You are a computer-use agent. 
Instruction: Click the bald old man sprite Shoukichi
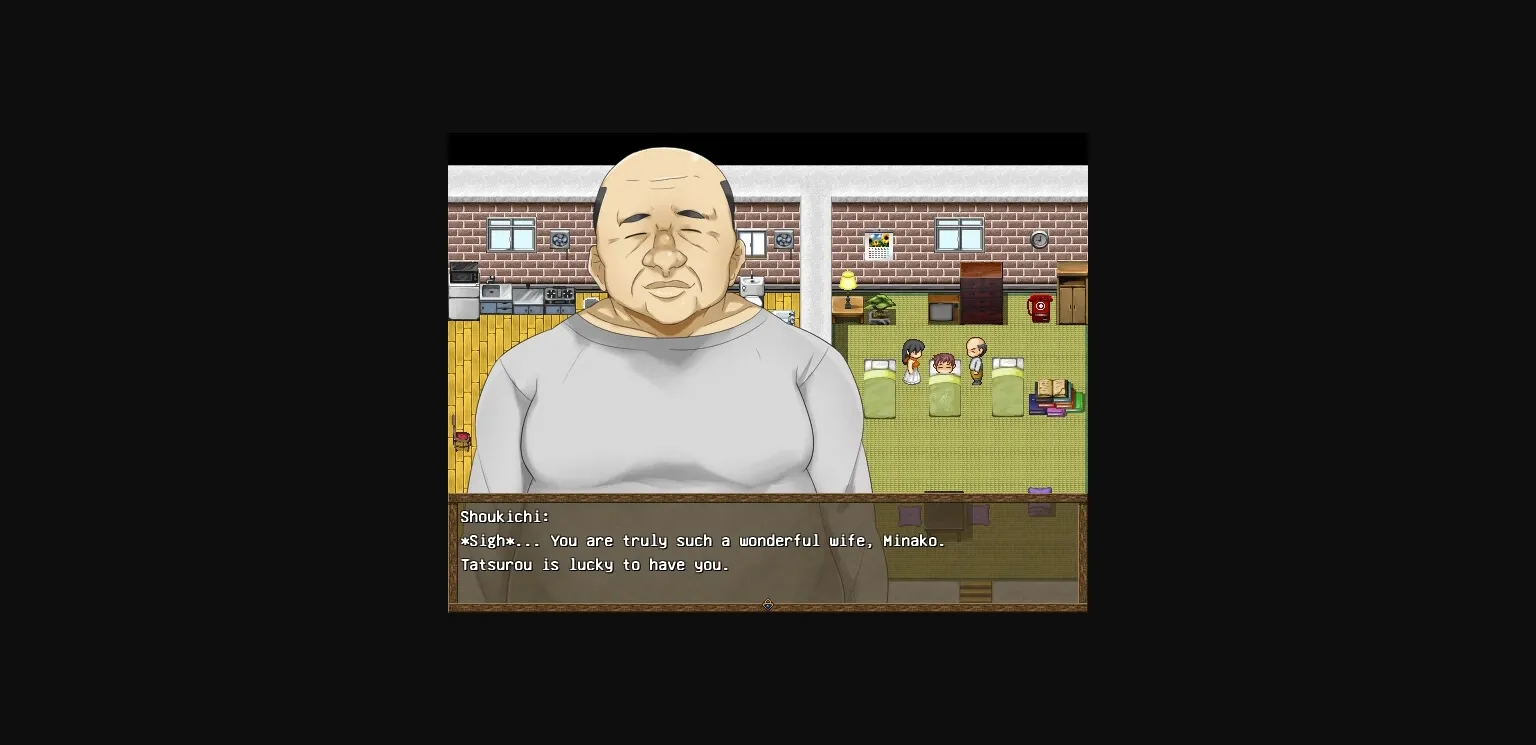(975, 360)
